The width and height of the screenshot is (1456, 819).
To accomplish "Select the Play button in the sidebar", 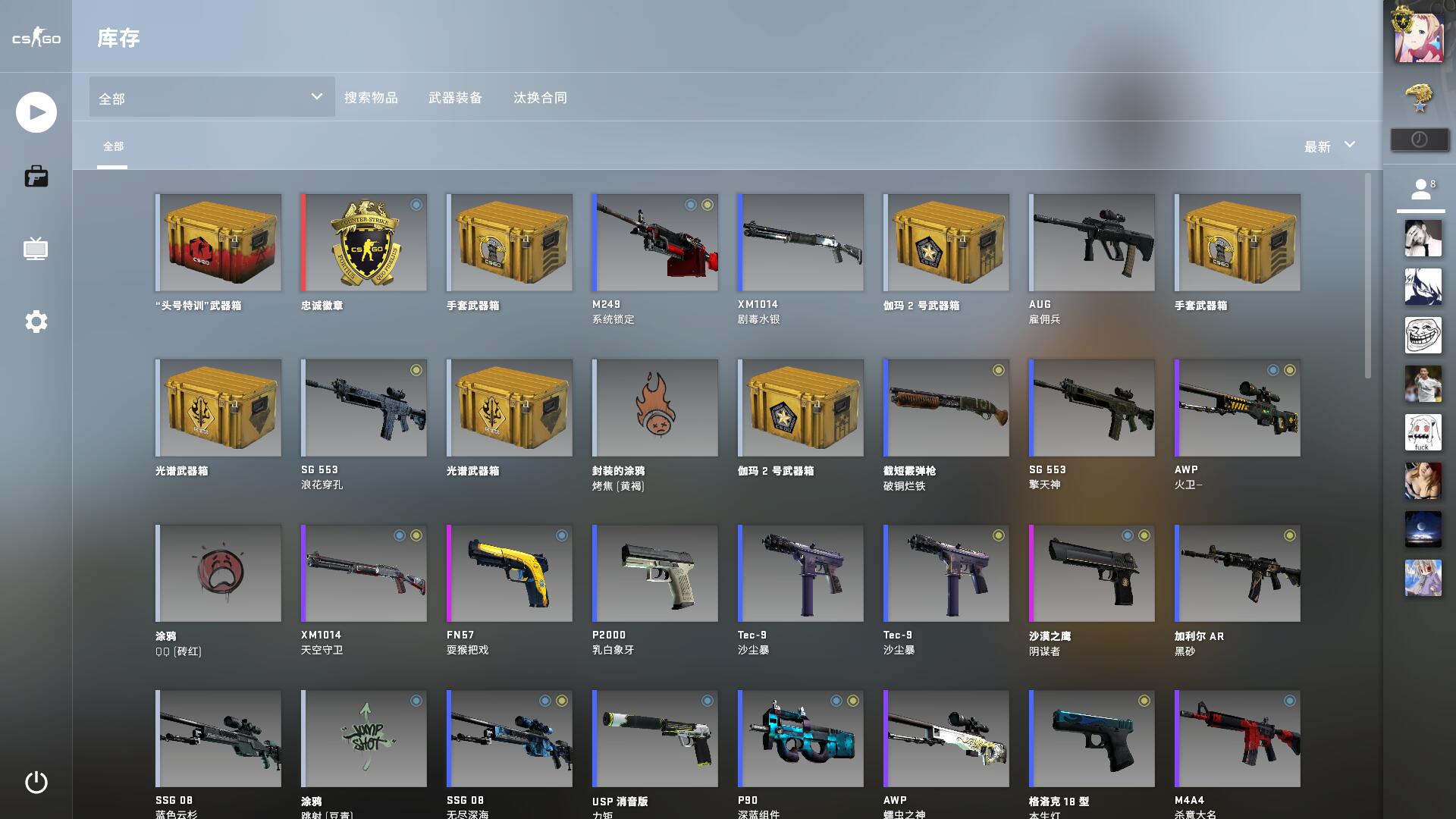I will (x=35, y=111).
